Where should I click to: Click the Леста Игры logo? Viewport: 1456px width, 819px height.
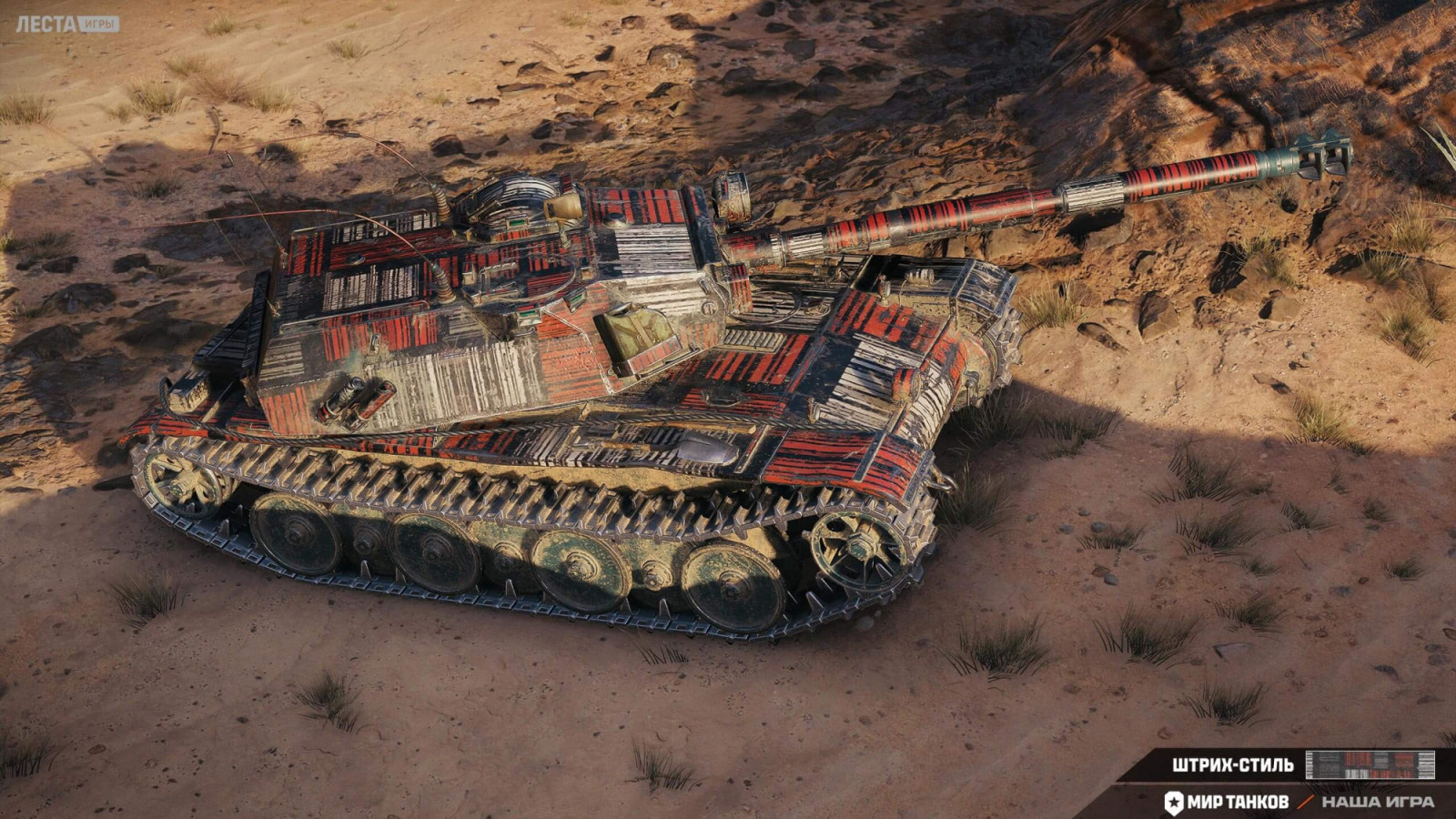pos(66,24)
